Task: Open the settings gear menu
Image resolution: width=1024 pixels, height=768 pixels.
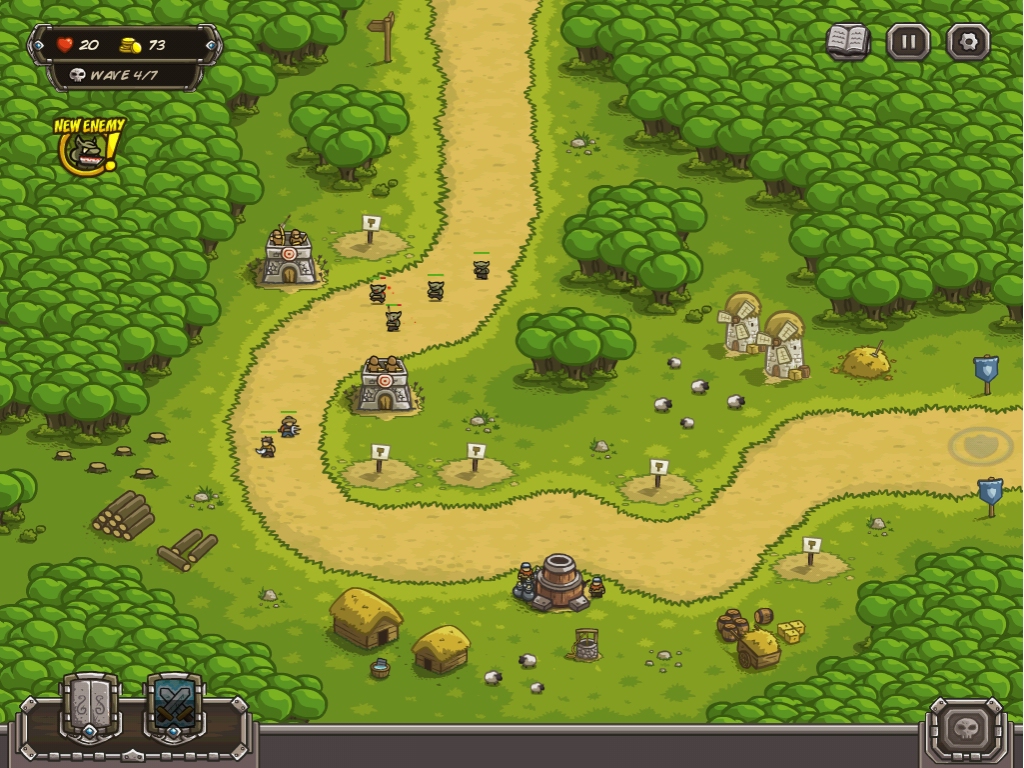Action: [x=968, y=42]
